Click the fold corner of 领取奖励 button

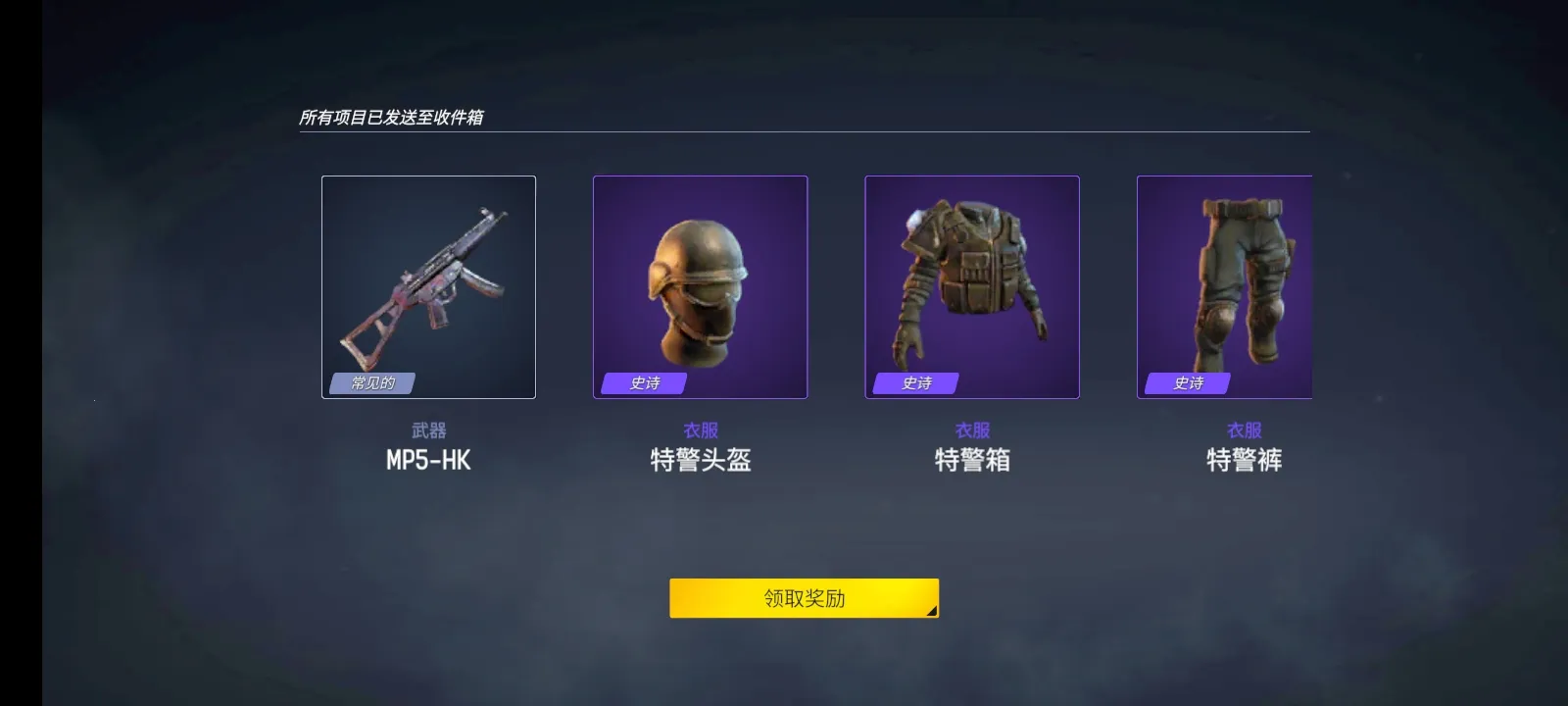coord(929,610)
